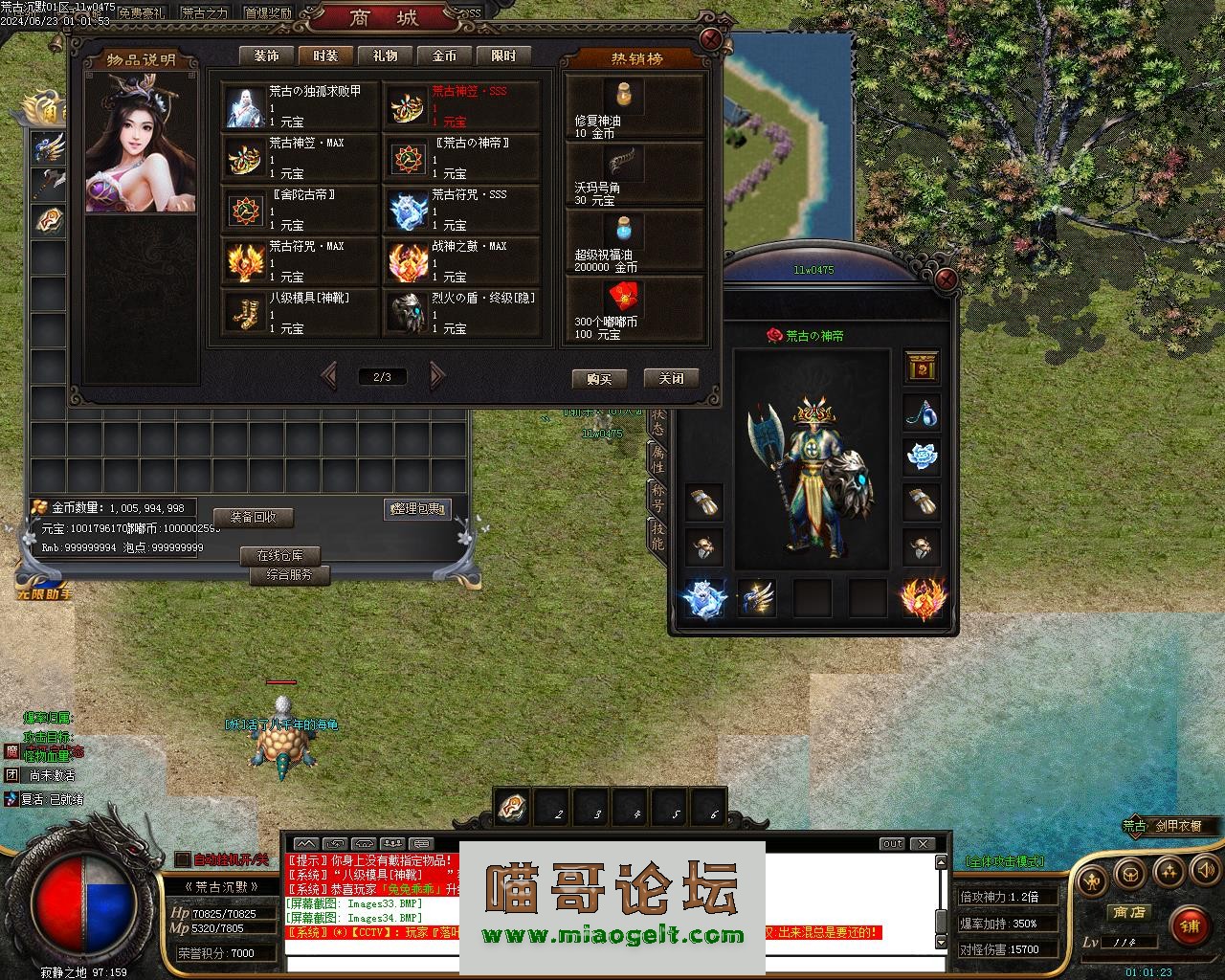Open the 礼物 shop category

(x=385, y=56)
